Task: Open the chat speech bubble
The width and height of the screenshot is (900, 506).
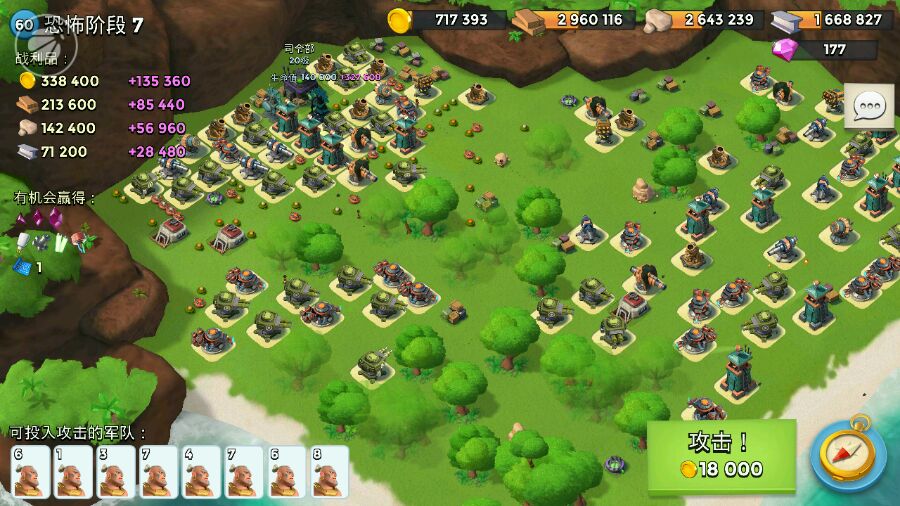Action: coord(868,105)
